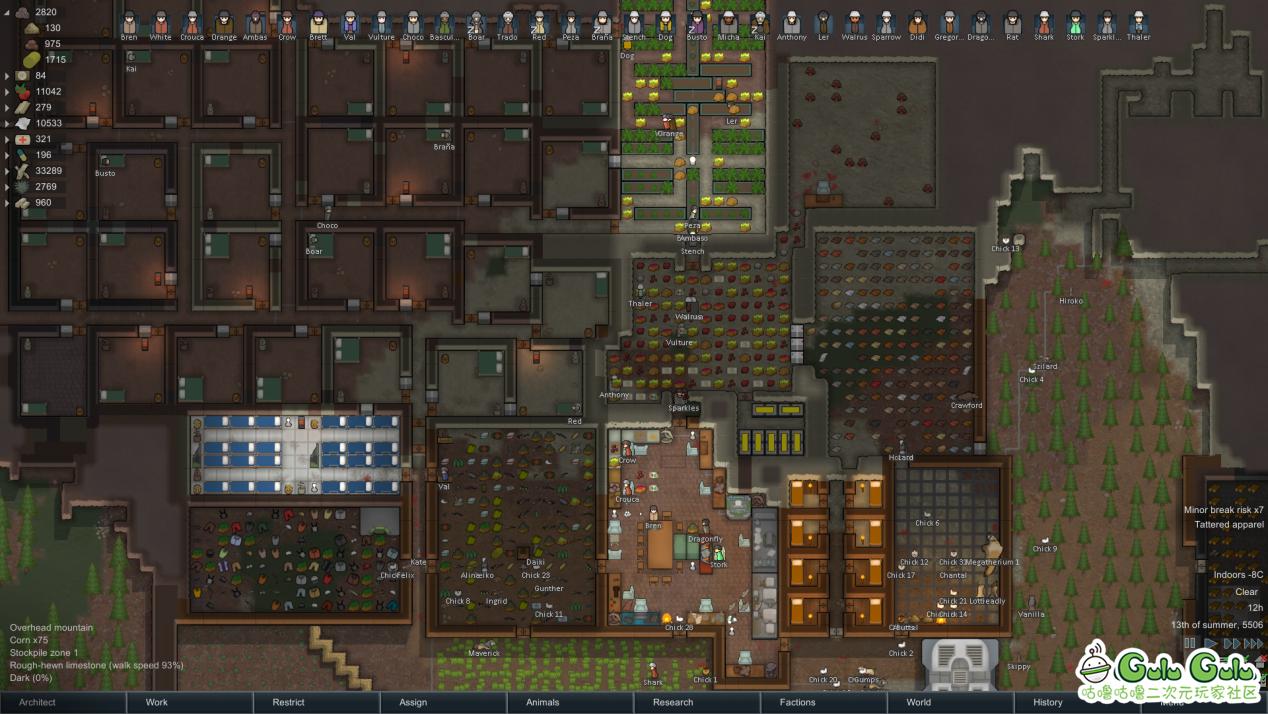
Task: Pause the game with the pause button
Action: pyautogui.click(x=1189, y=644)
